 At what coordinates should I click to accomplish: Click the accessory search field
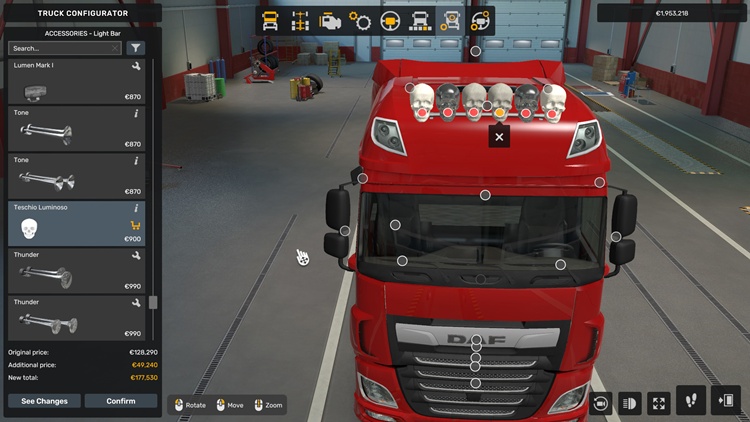60,48
